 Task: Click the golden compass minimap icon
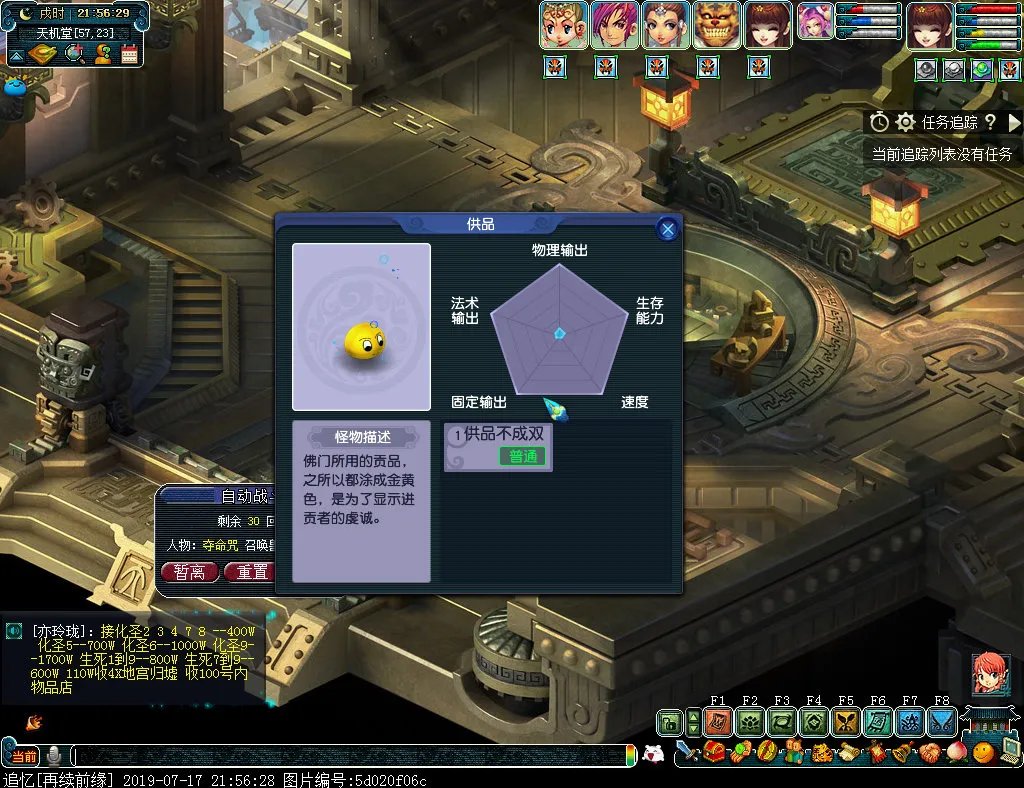41,54
